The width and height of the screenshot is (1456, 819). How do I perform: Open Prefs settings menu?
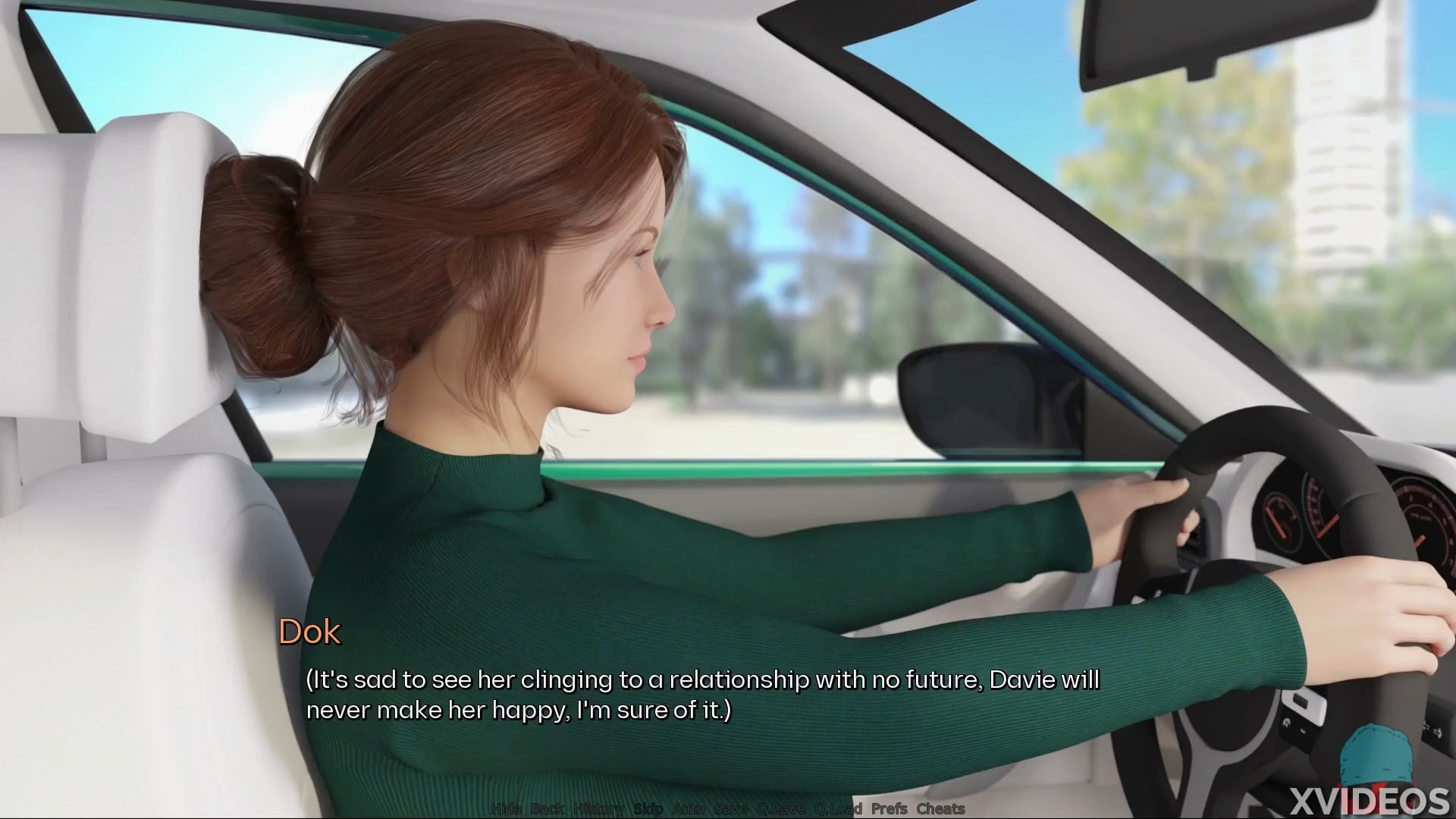[890, 808]
